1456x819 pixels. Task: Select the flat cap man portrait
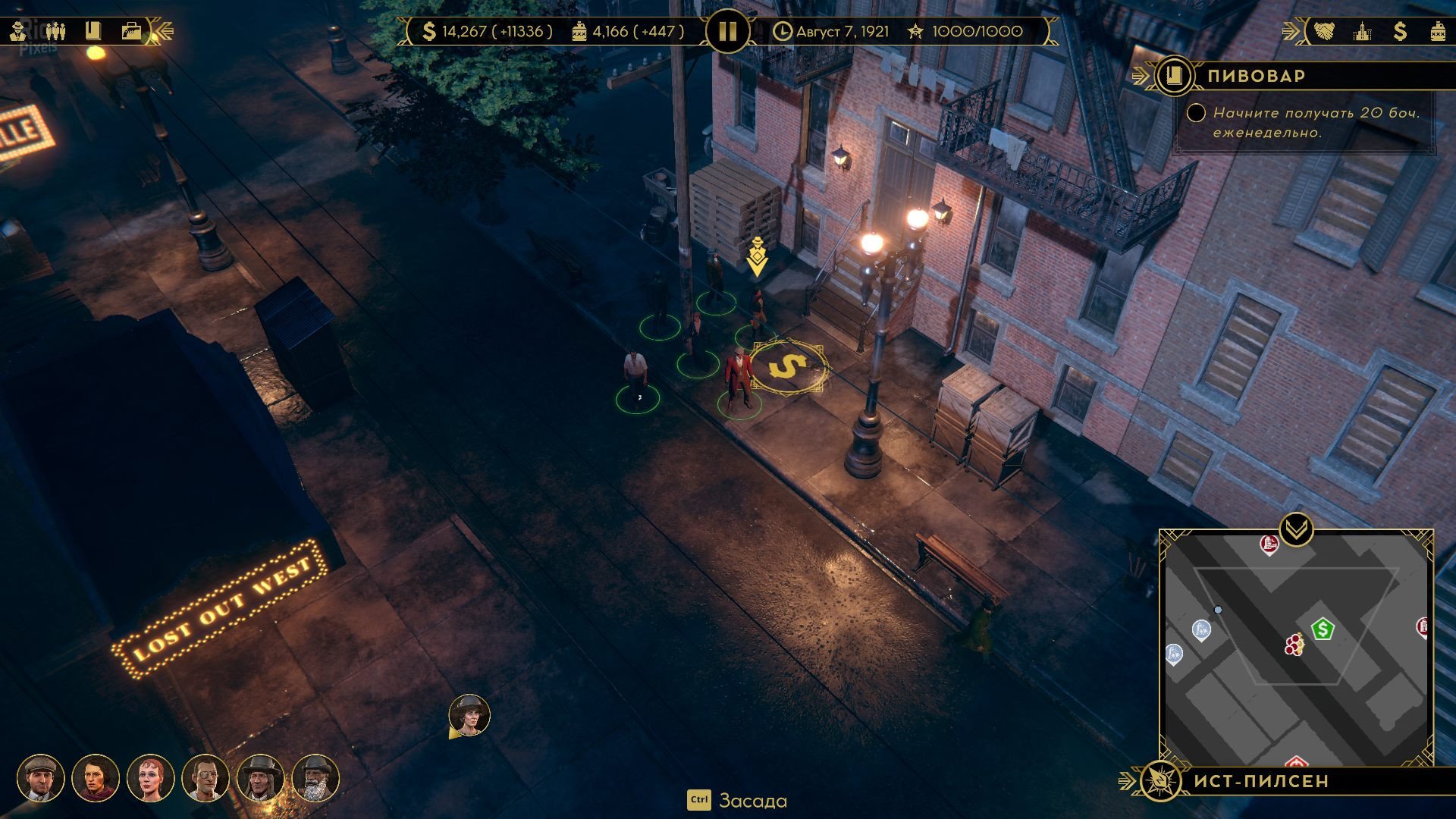(x=40, y=778)
